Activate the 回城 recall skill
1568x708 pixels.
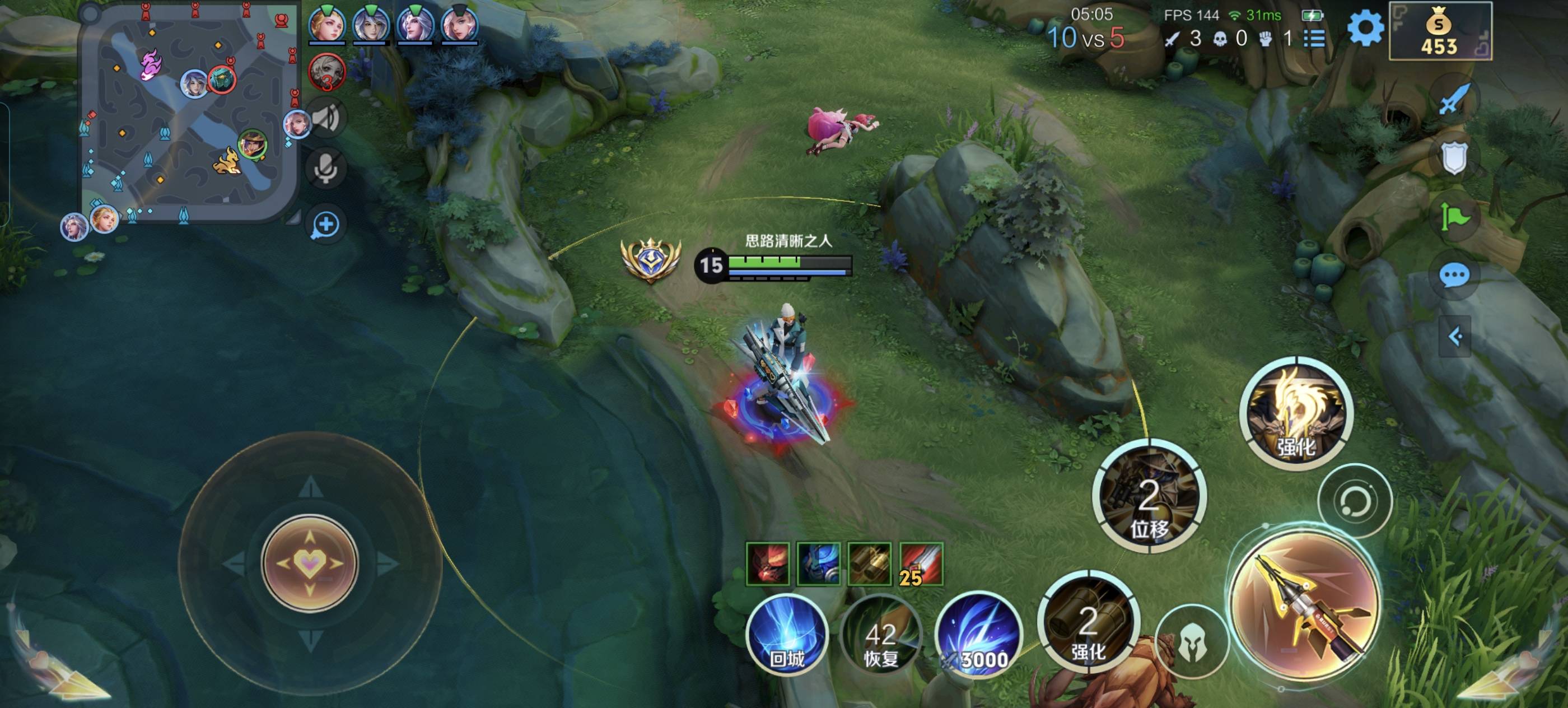[x=787, y=635]
